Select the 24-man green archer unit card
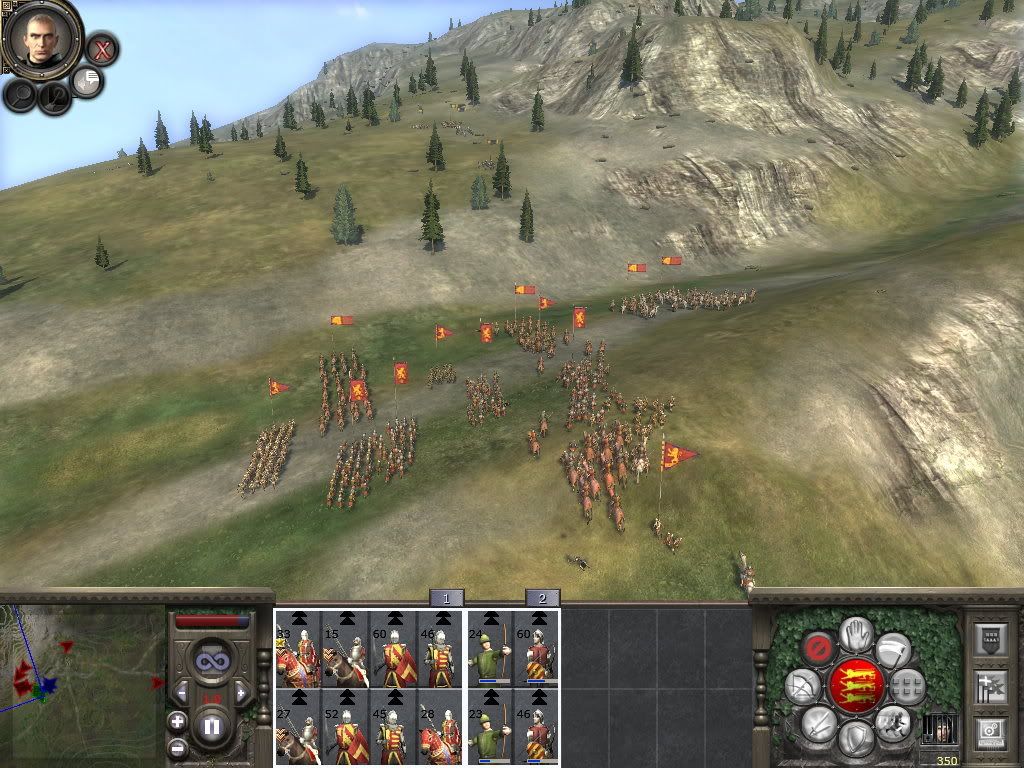 tap(490, 650)
